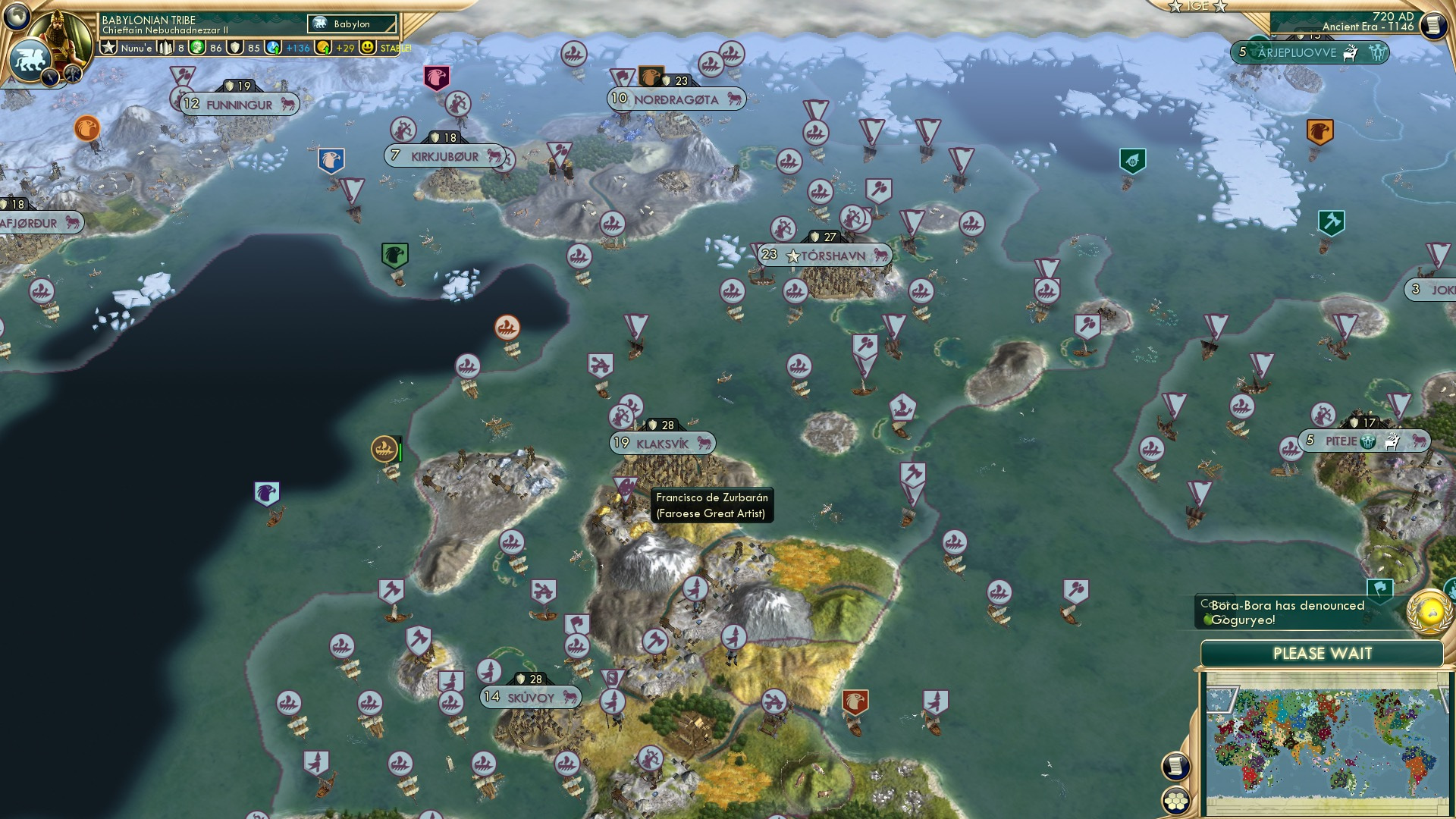Viewport: 1456px width, 819px height.
Task: Click the PLEASE WAIT turn button
Action: (x=1323, y=653)
